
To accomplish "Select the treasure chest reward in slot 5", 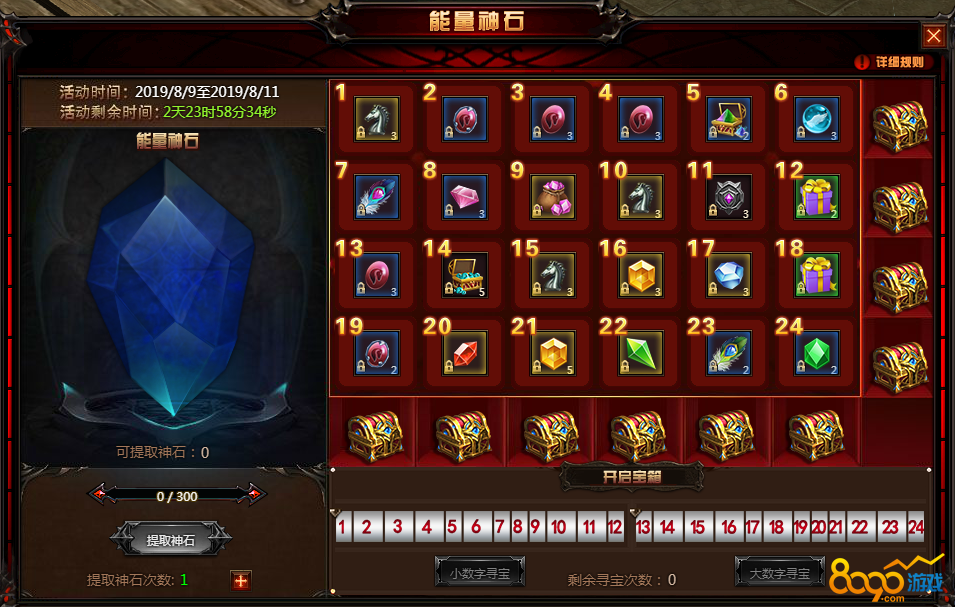I will click(729, 119).
